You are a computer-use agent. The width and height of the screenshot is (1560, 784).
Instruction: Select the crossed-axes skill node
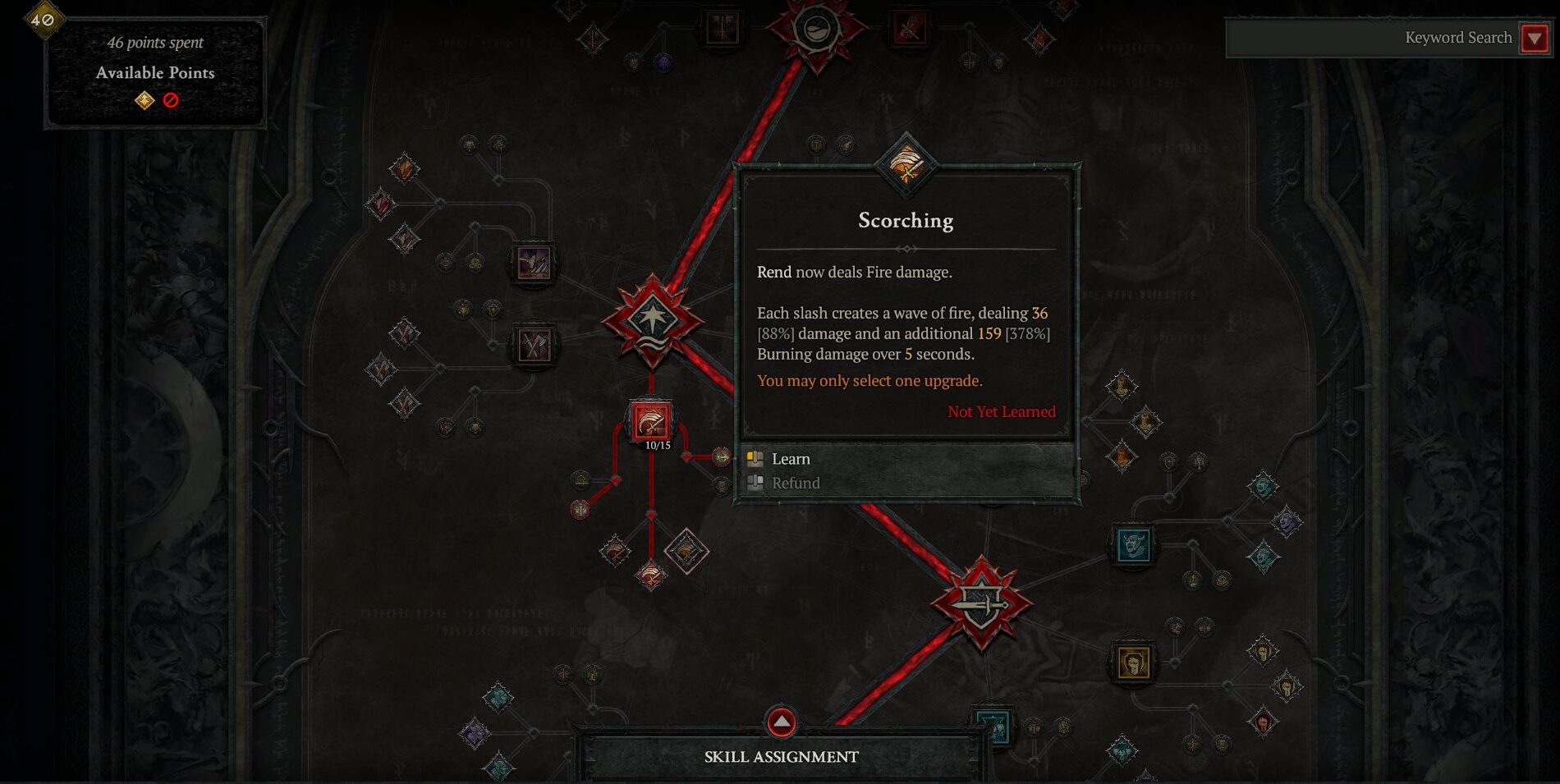click(533, 345)
